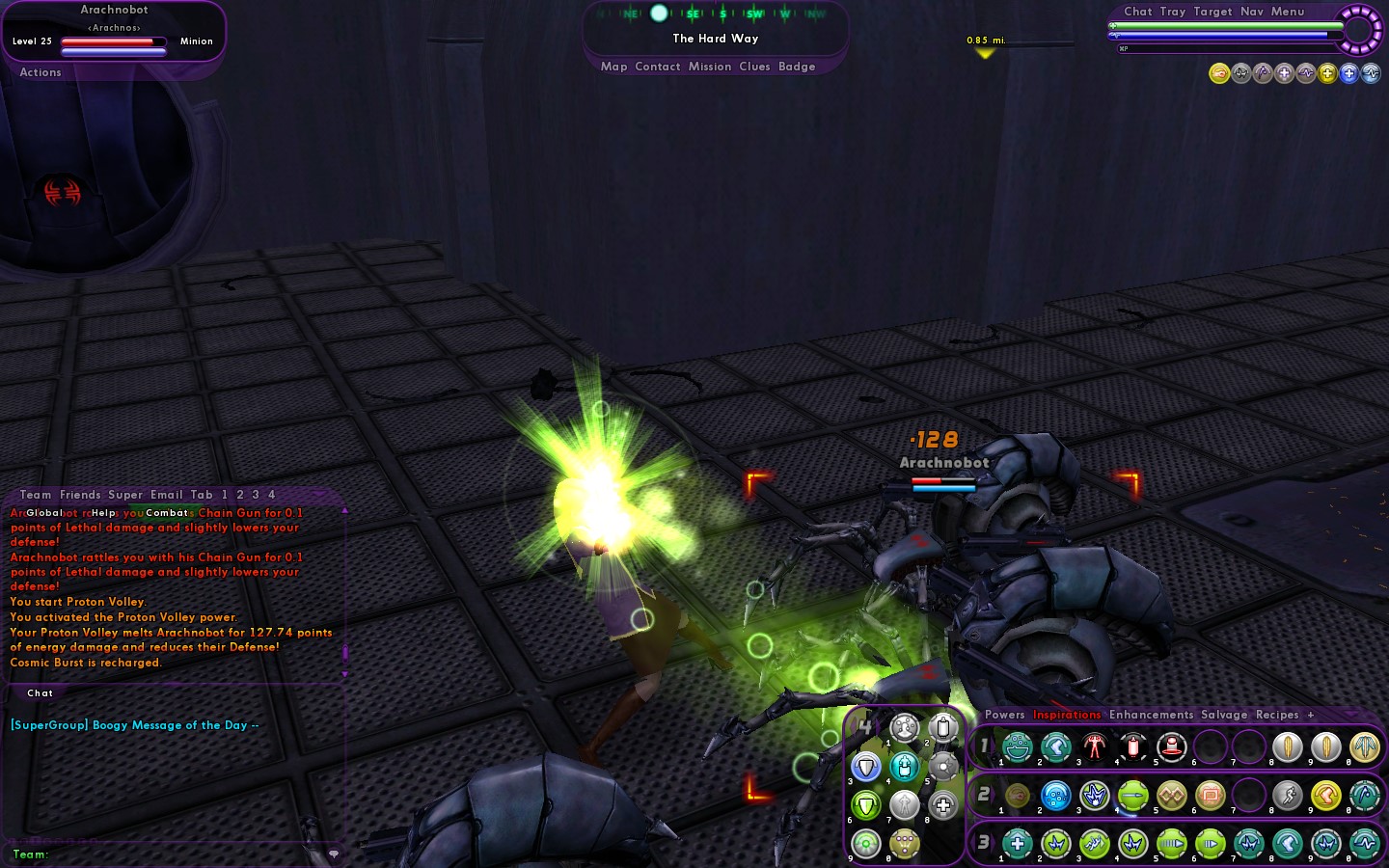Open the Mission window
The width and height of the screenshot is (1389, 868).
click(710, 67)
